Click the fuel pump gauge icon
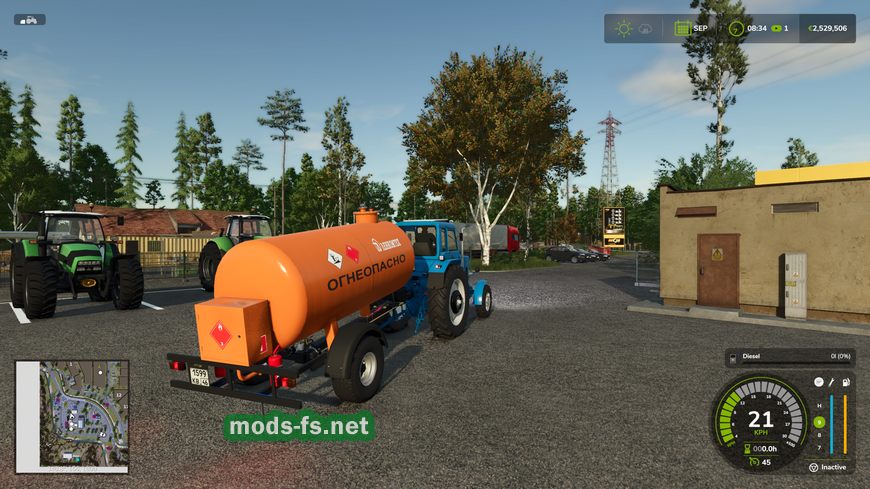This screenshot has height=489, width=870. tap(845, 382)
